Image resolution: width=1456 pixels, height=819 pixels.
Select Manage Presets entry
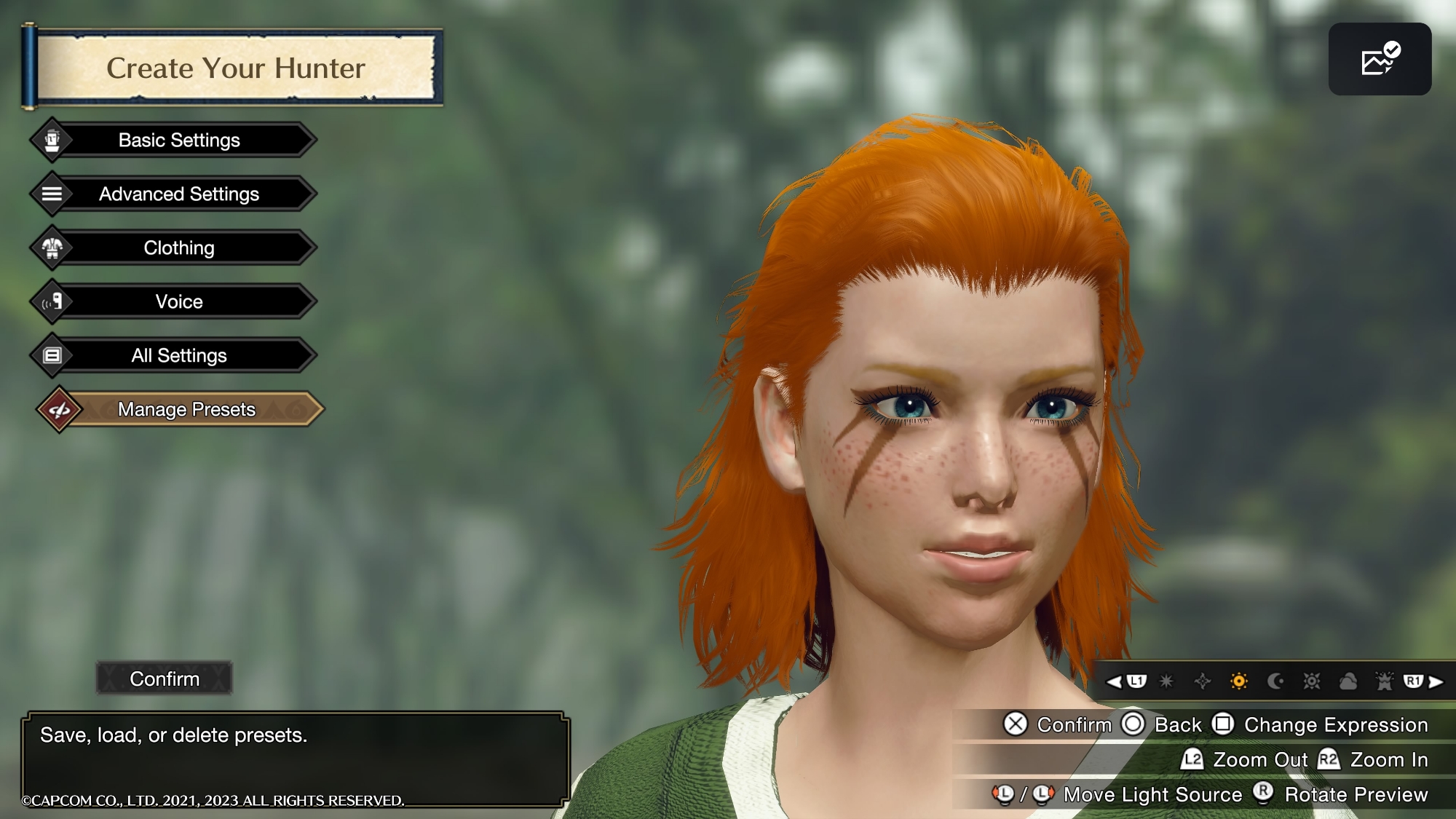186,409
